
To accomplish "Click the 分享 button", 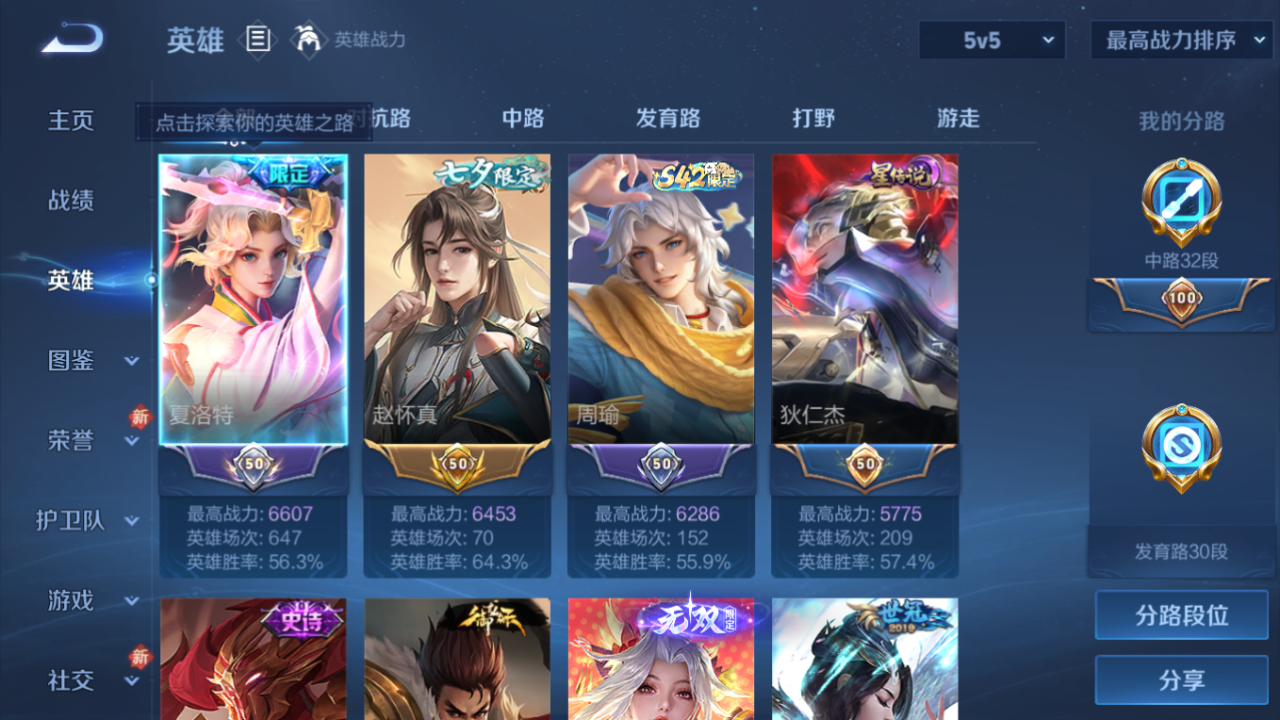I will [x=1180, y=680].
